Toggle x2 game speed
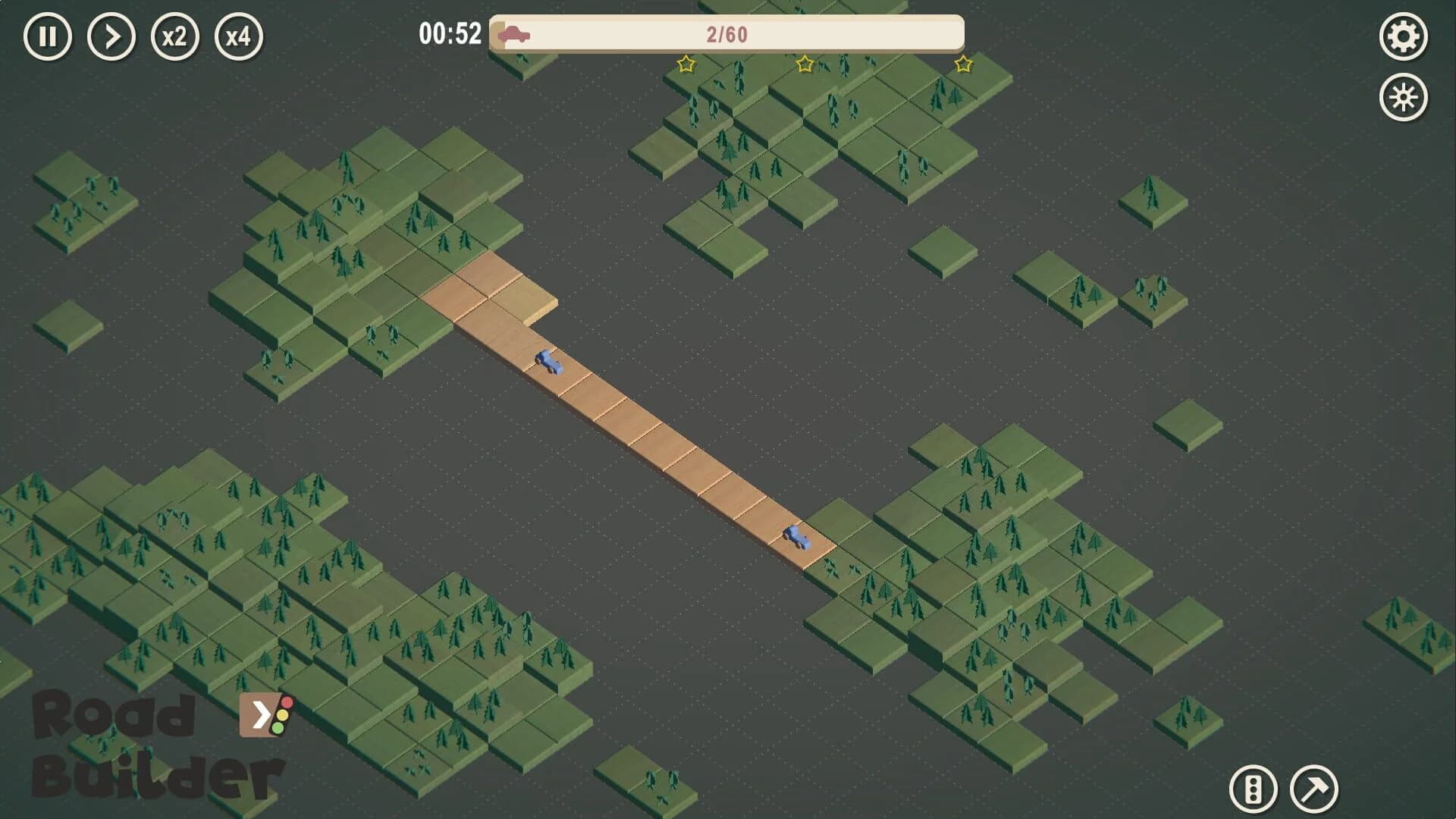The width and height of the screenshot is (1456, 819). click(x=177, y=35)
